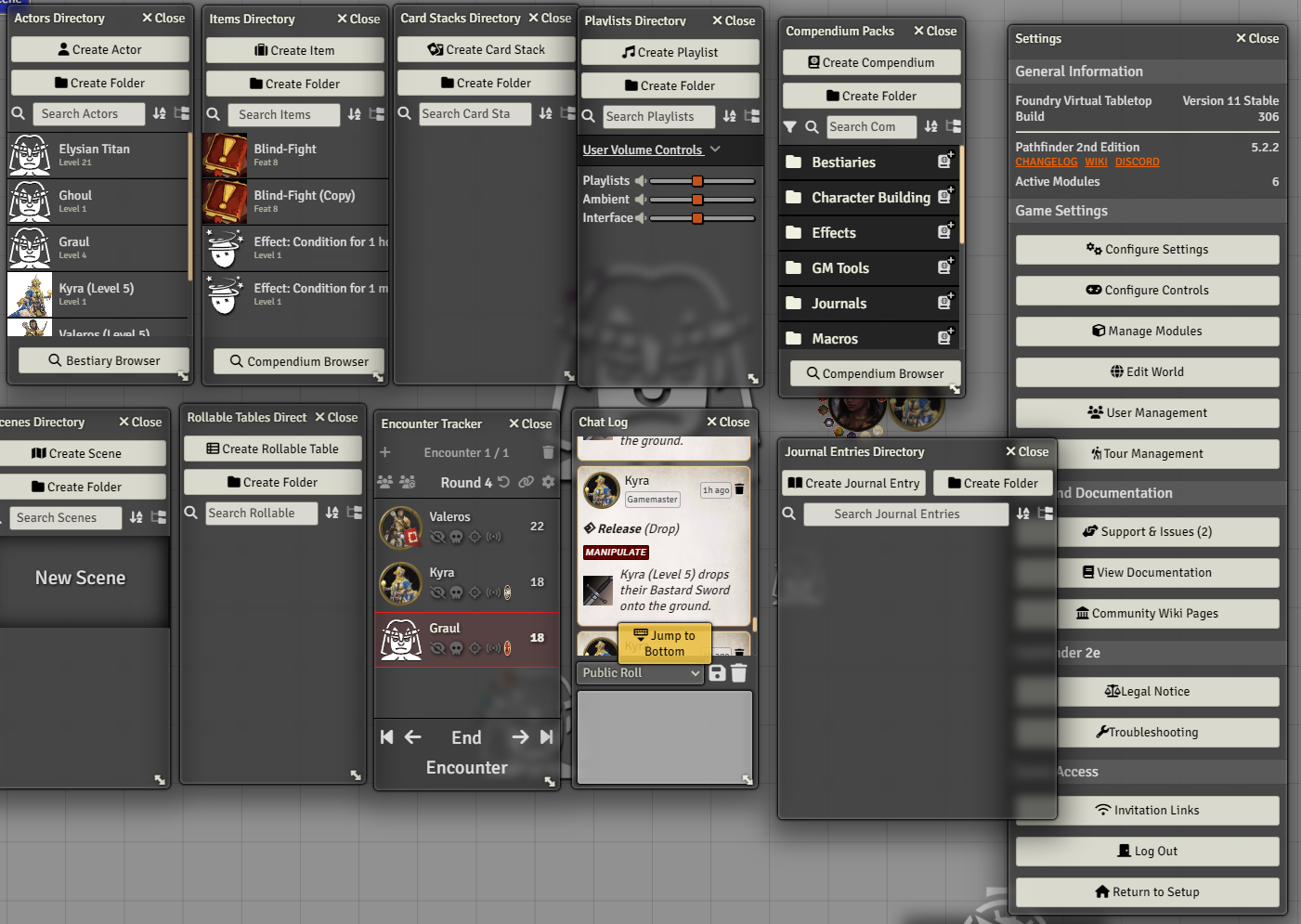Open the Public Roll type dropdown
1301x924 pixels.
(x=639, y=672)
